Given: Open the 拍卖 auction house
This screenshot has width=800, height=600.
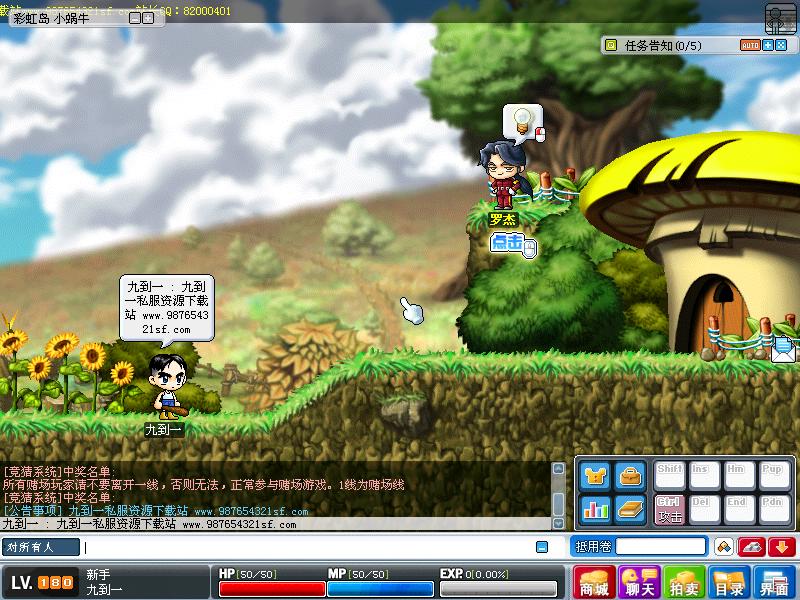Looking at the screenshot, I should pos(685,582).
